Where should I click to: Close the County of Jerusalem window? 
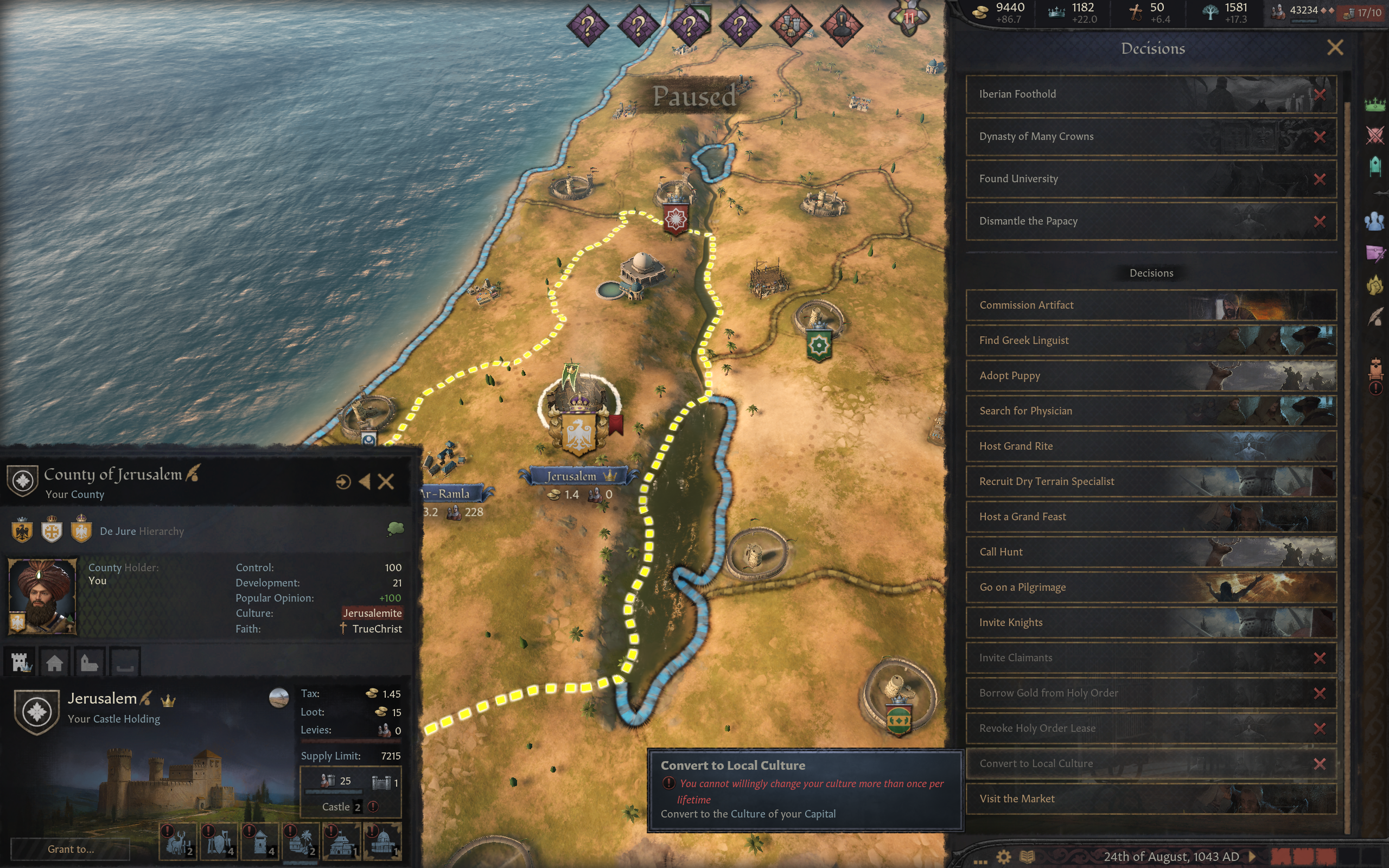pos(386,482)
